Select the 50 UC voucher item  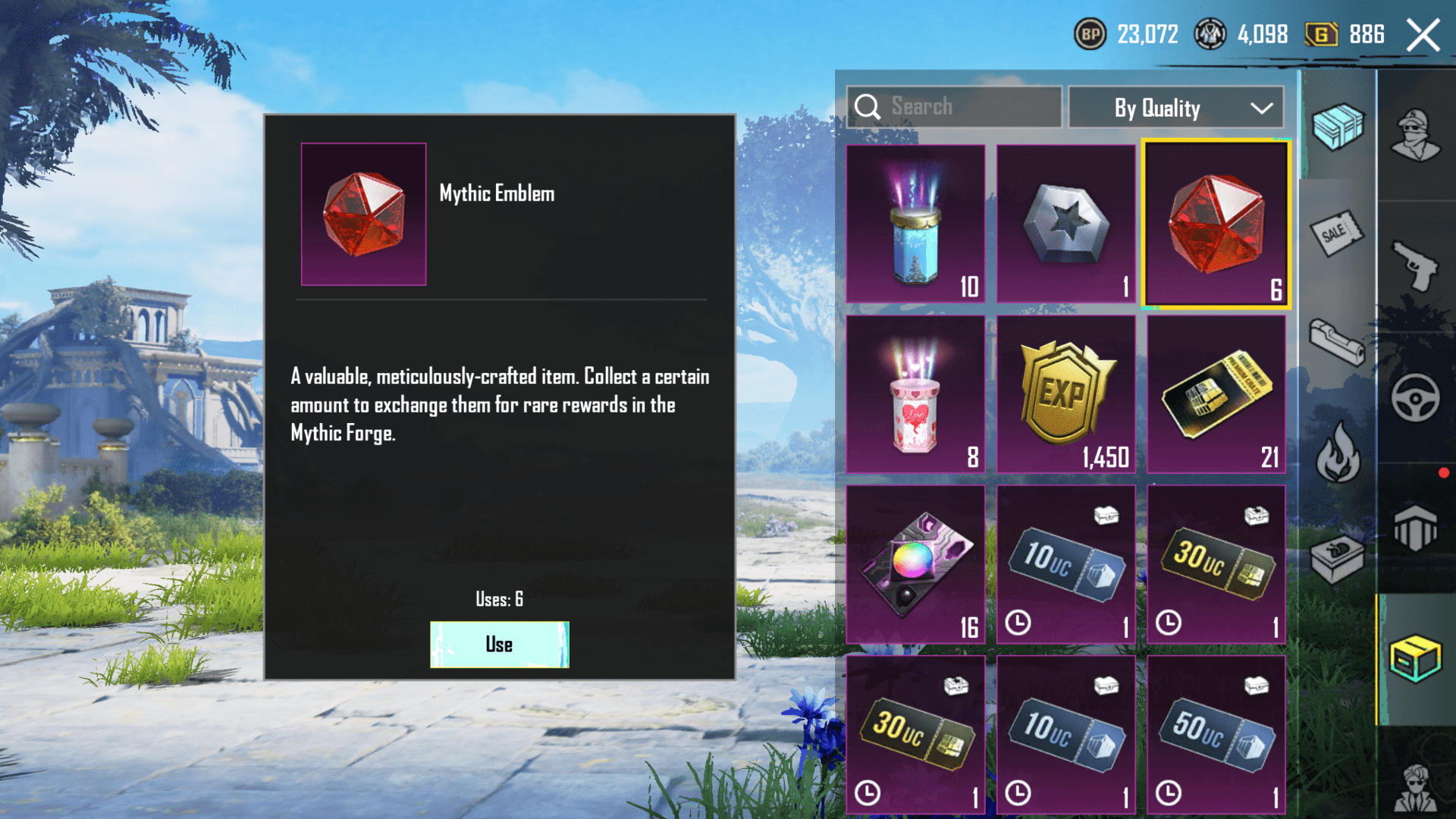pos(1216,735)
